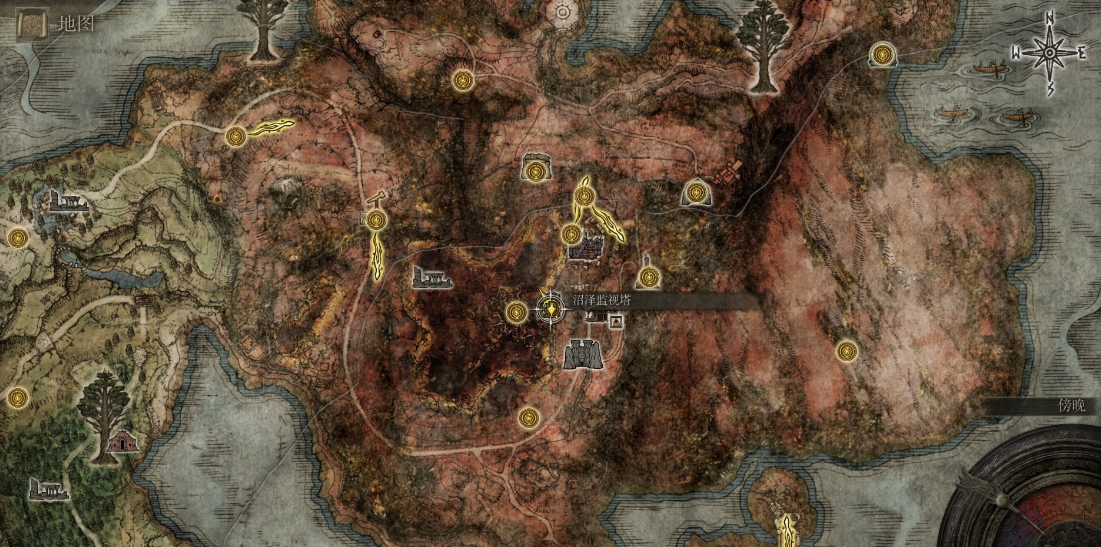Image resolution: width=1101 pixels, height=547 pixels.
Task: Select the grace with the sideways golden streak
Action: (x=236, y=137)
